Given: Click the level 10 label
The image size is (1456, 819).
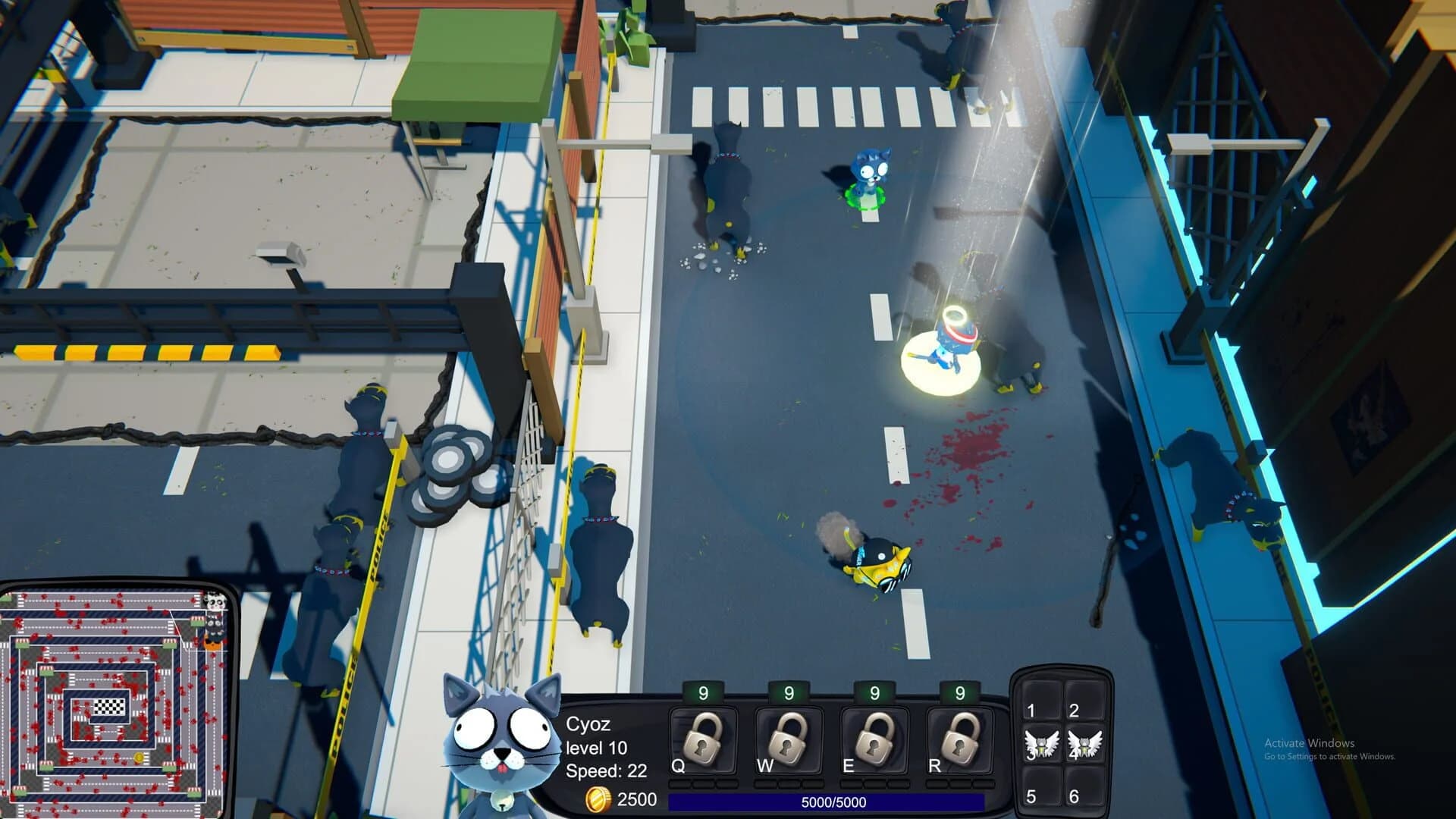Looking at the screenshot, I should coord(596,748).
